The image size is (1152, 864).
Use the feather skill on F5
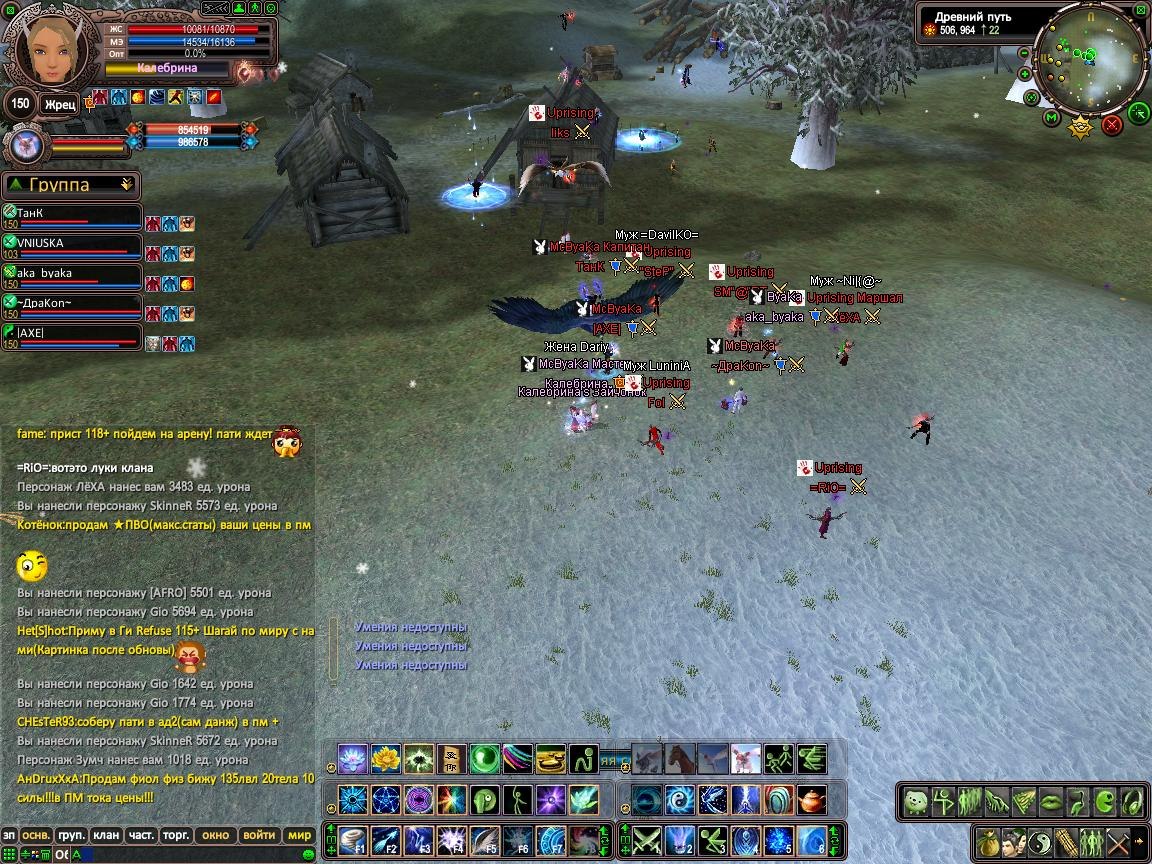(x=485, y=840)
